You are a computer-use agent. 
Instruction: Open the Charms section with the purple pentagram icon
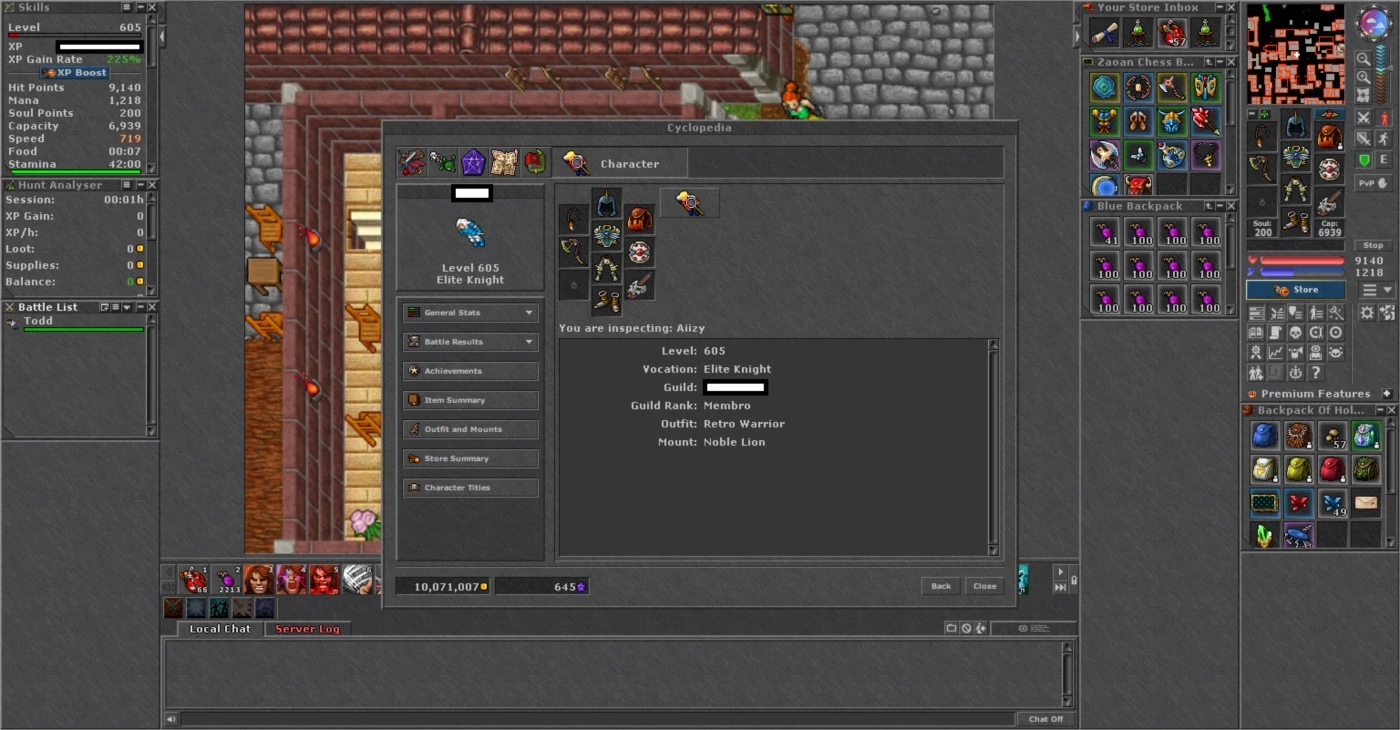[x=473, y=163]
